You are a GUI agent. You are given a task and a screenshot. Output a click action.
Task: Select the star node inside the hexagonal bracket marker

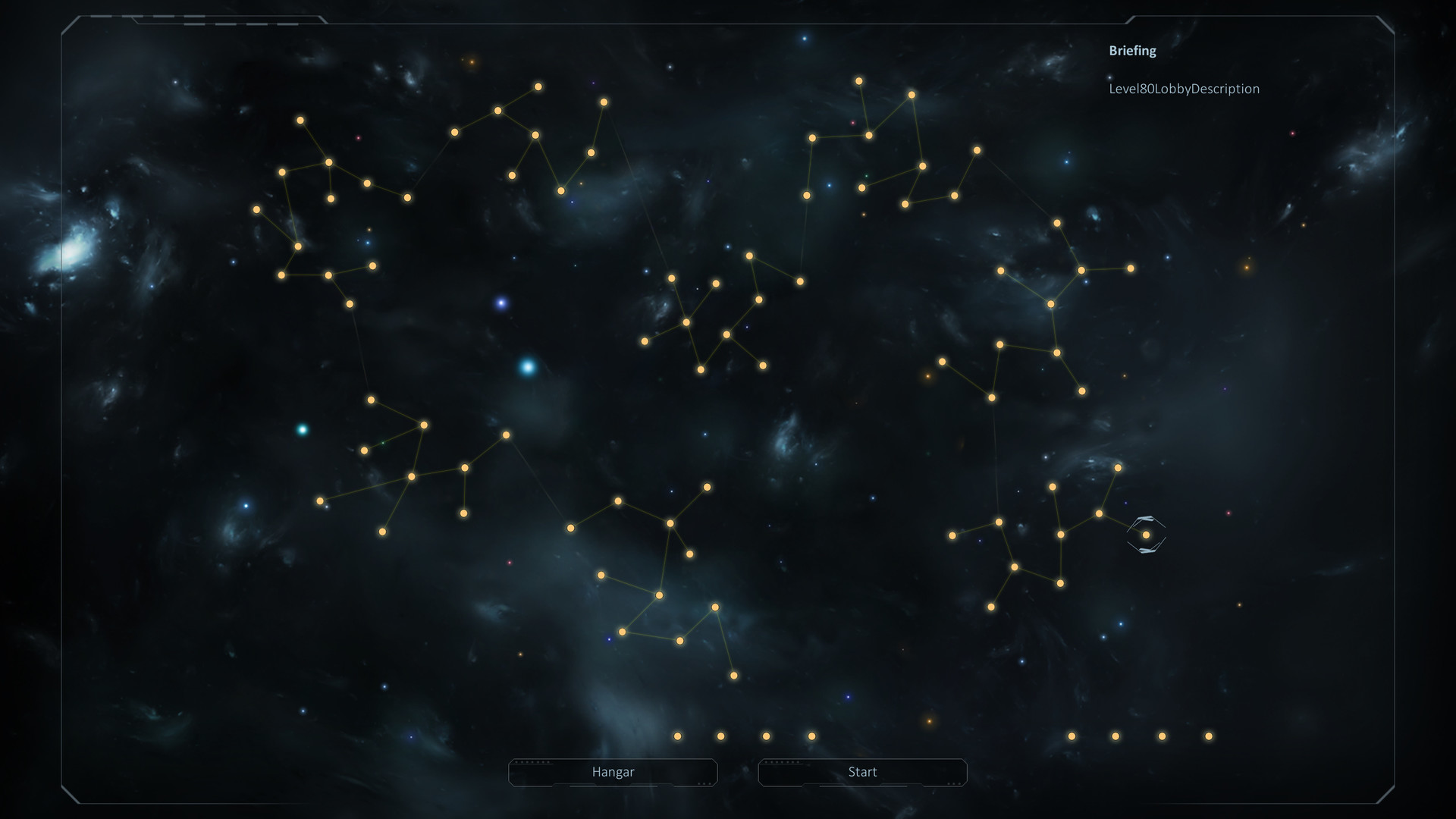tap(1145, 535)
